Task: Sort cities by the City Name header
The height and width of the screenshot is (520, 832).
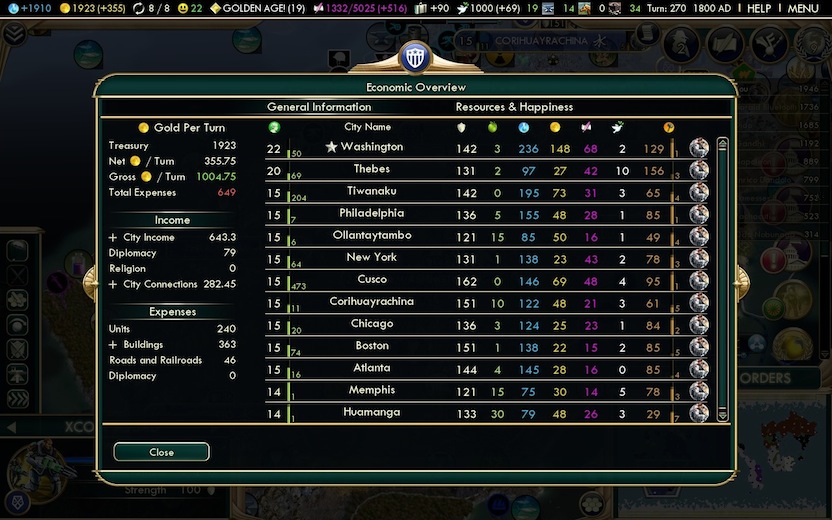Action: (367, 127)
